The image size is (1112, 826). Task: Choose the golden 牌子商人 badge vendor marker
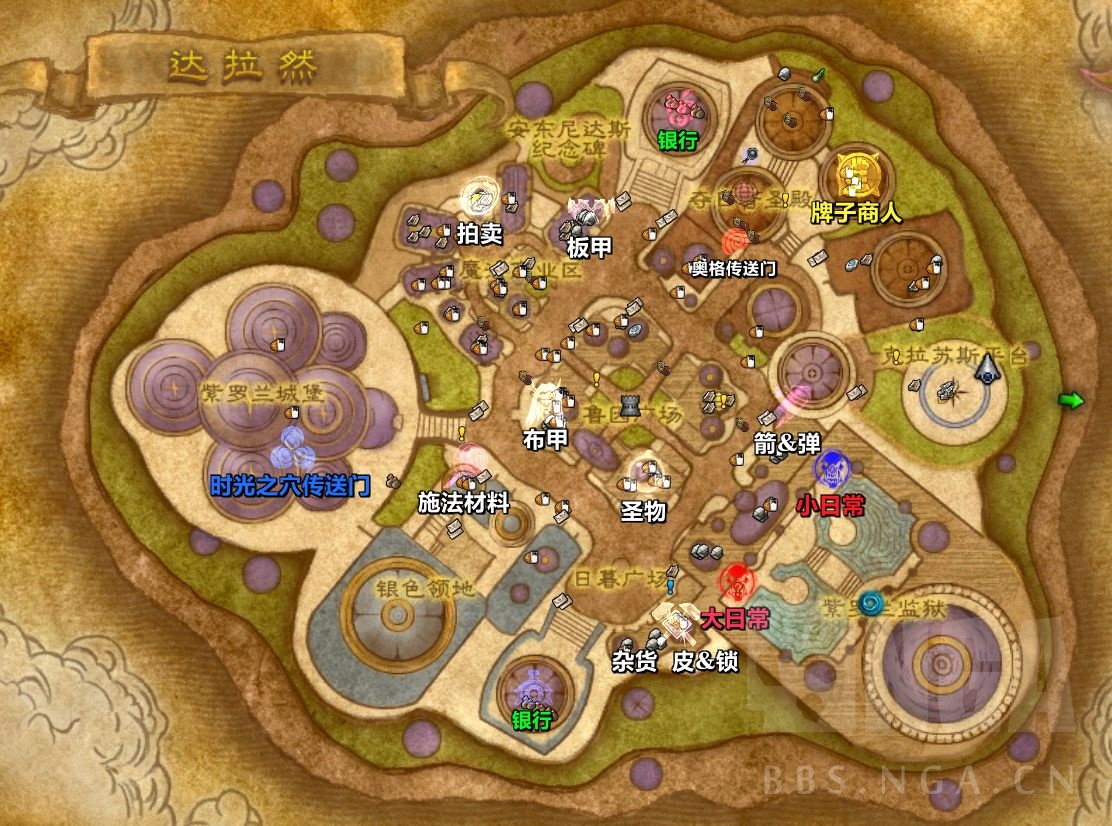pyautogui.click(x=857, y=176)
